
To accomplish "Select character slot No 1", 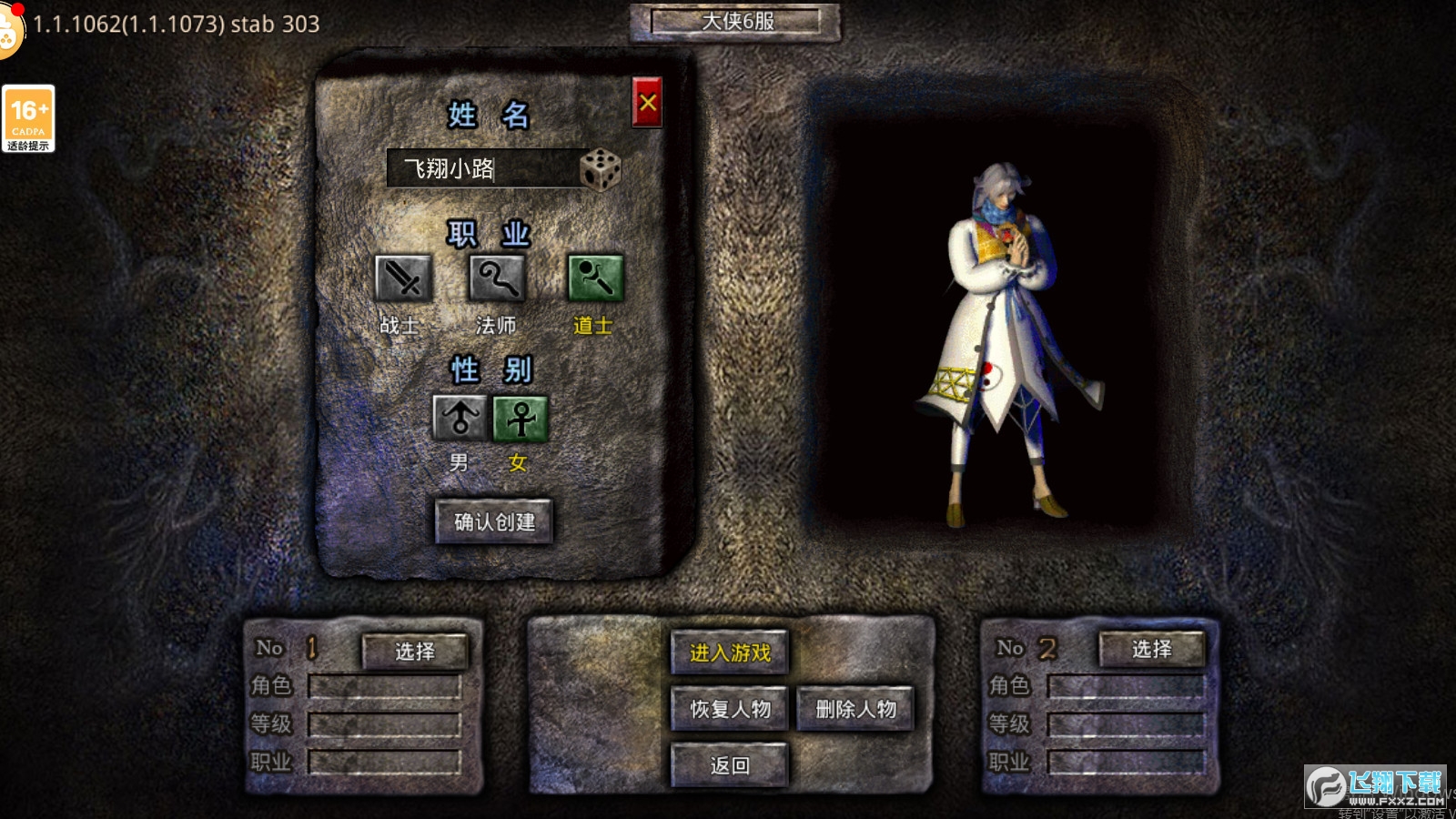I will (x=415, y=651).
